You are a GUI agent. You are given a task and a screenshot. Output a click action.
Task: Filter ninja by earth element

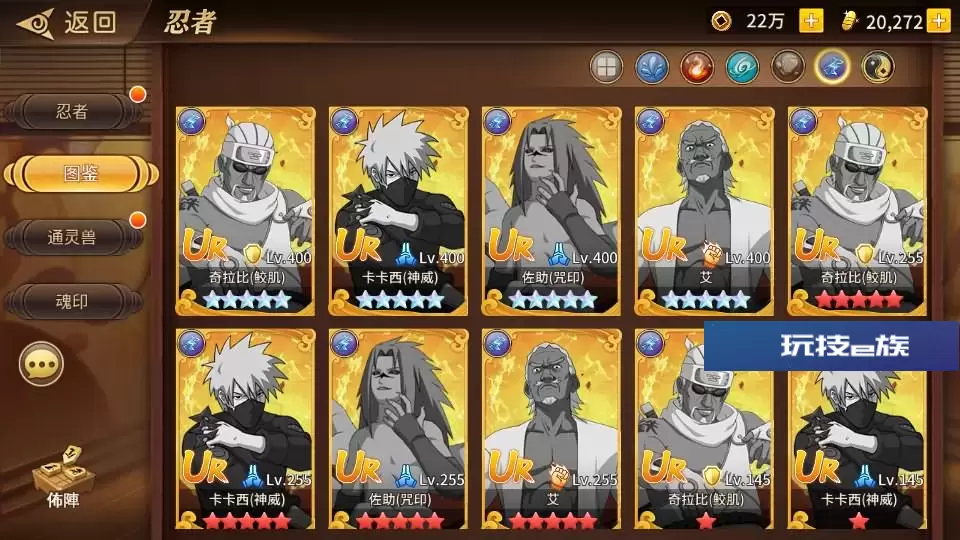(x=787, y=68)
